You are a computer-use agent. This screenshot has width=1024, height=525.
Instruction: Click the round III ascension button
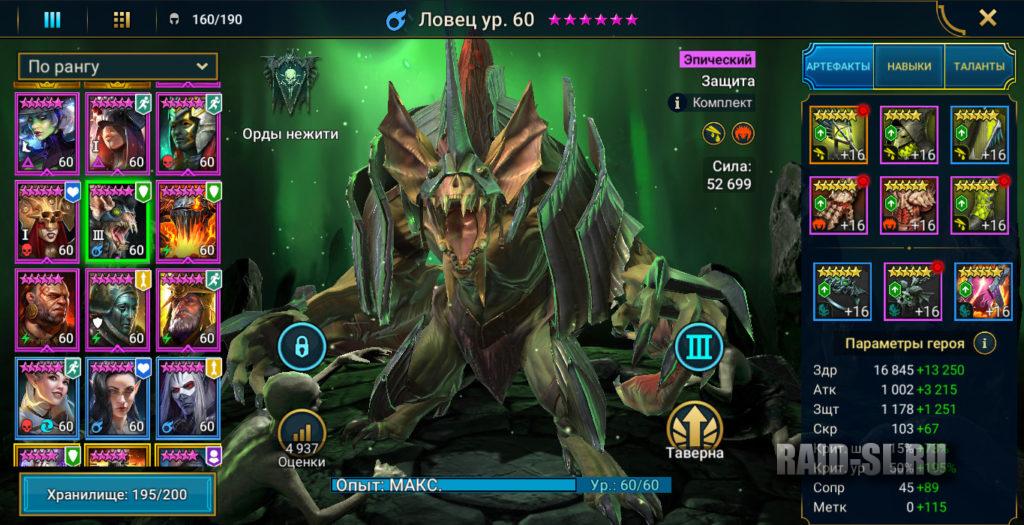[698, 347]
